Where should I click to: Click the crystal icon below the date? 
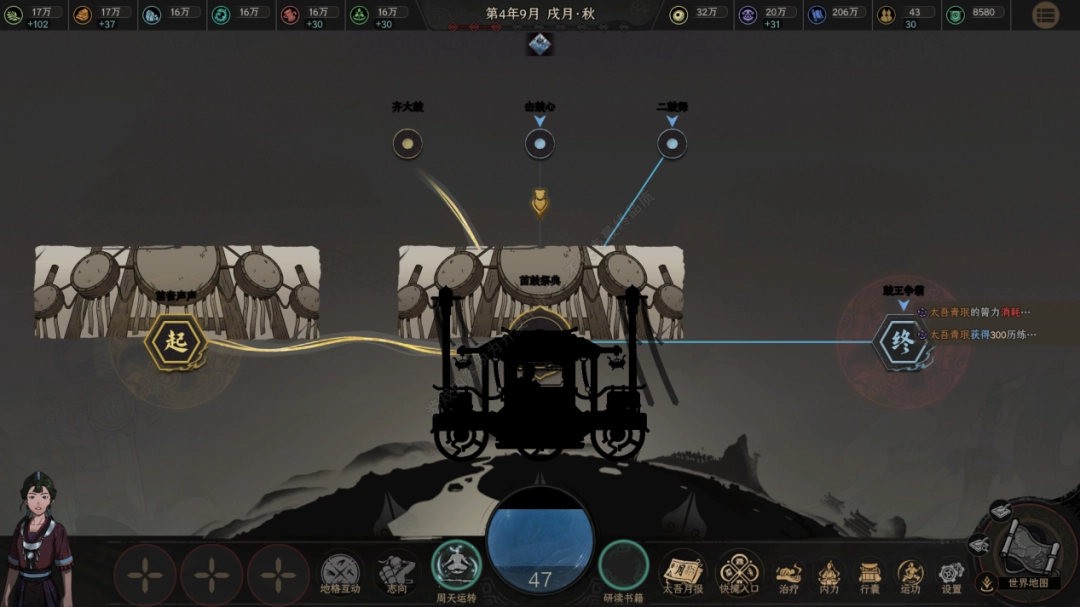click(540, 44)
